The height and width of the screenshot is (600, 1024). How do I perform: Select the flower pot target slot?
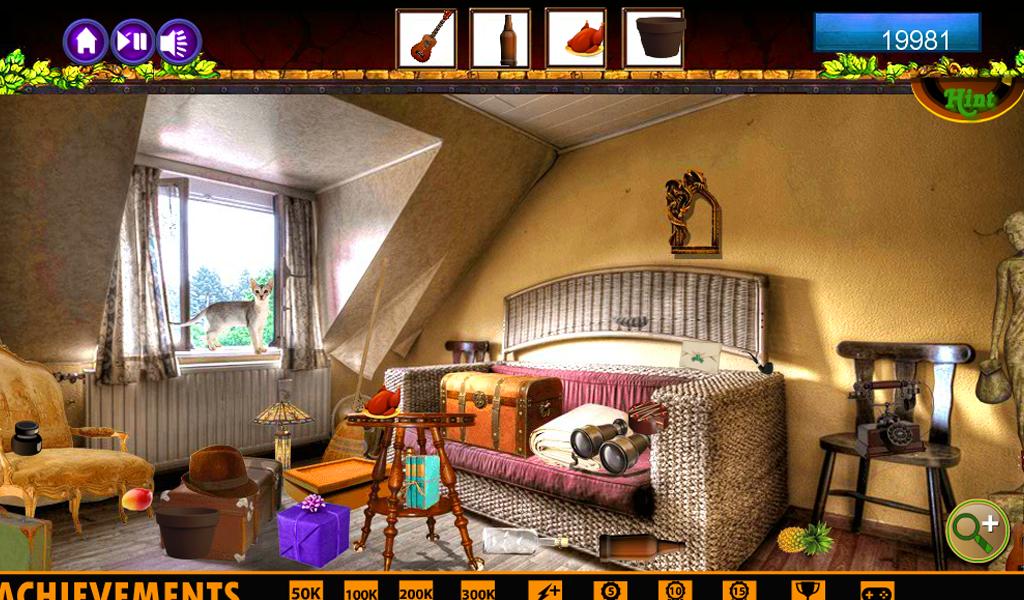pos(653,39)
